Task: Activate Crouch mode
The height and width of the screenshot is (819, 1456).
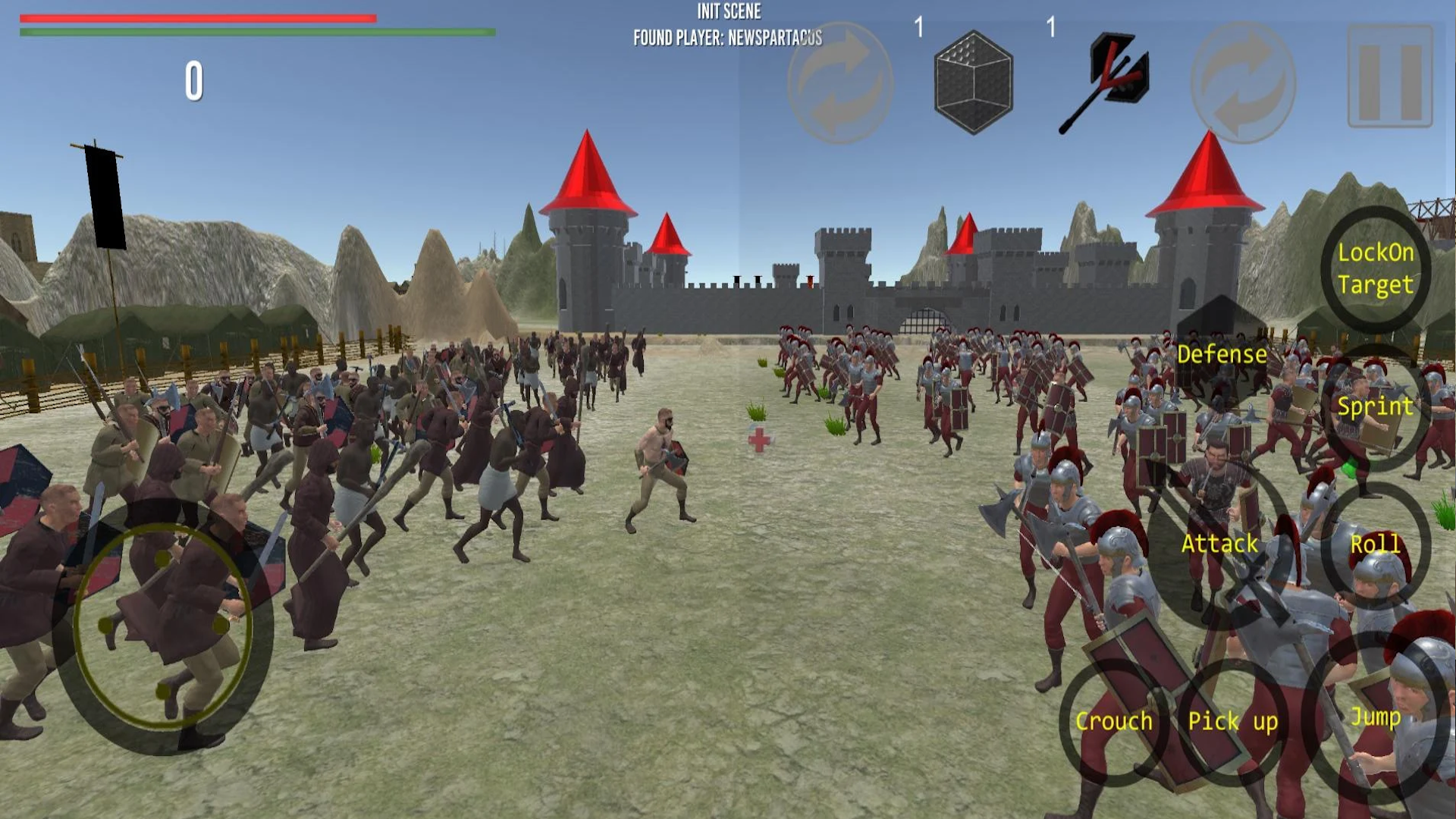Action: [x=1113, y=720]
